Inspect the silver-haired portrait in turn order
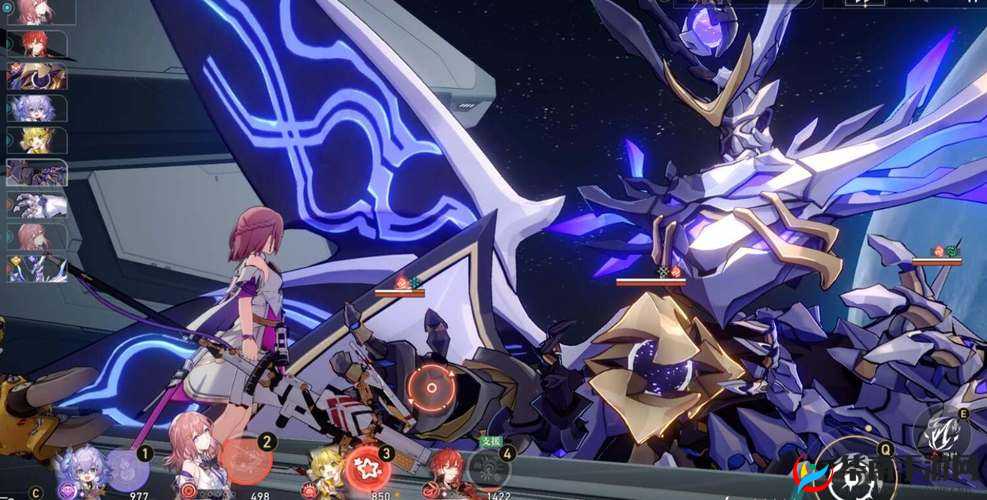The image size is (987, 500). tap(36, 108)
